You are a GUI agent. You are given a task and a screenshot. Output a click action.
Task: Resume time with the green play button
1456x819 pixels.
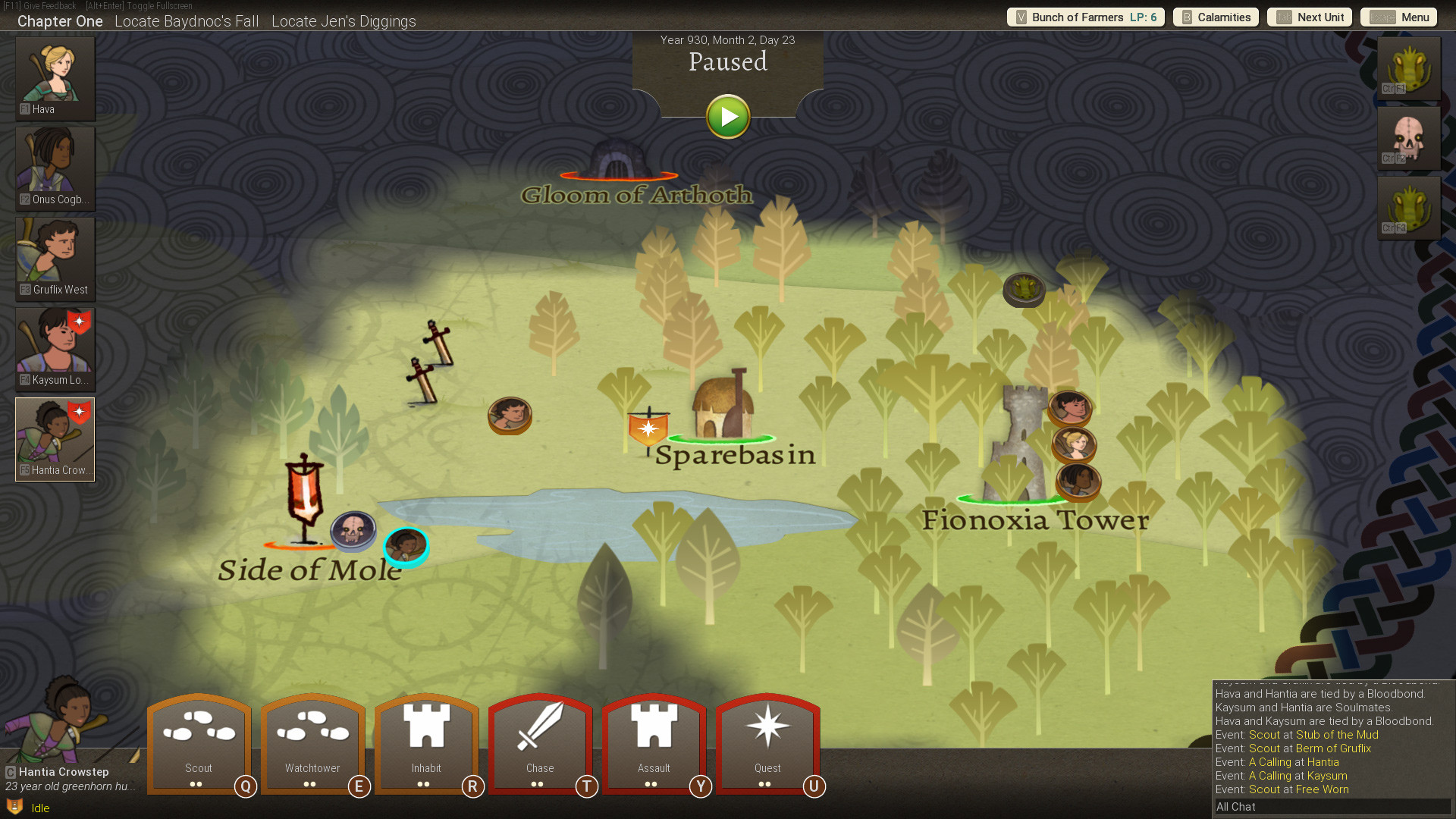(x=728, y=117)
